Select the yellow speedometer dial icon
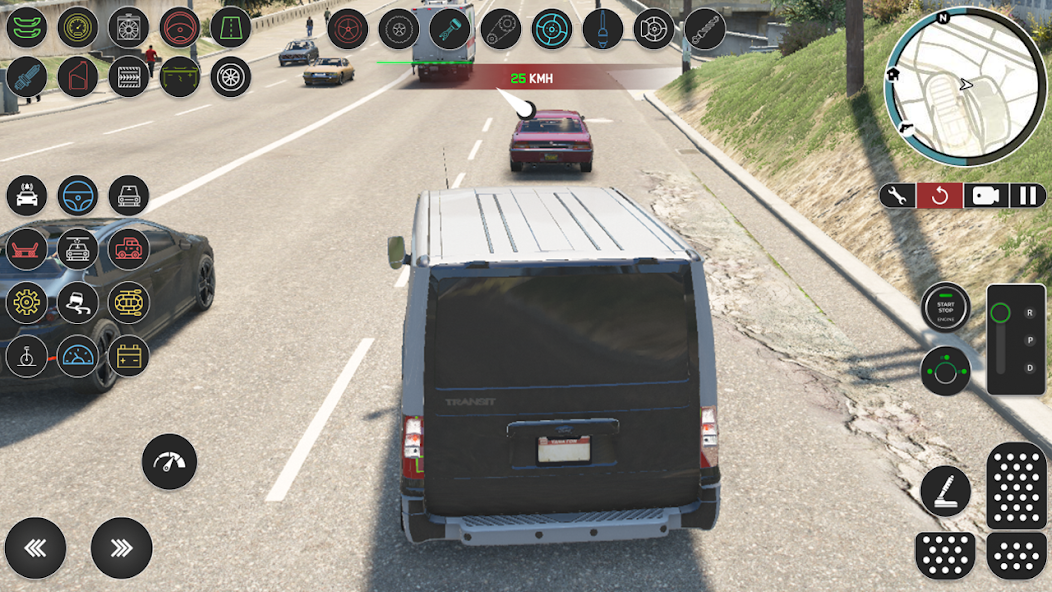The width and height of the screenshot is (1052, 592). 78,27
